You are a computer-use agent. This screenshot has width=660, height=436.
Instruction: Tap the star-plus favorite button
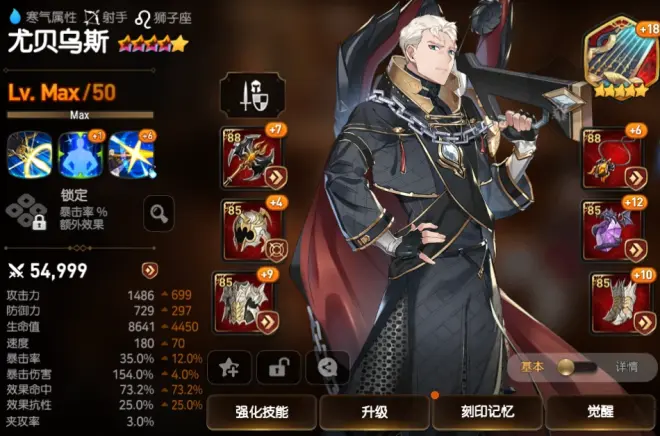[x=229, y=367]
